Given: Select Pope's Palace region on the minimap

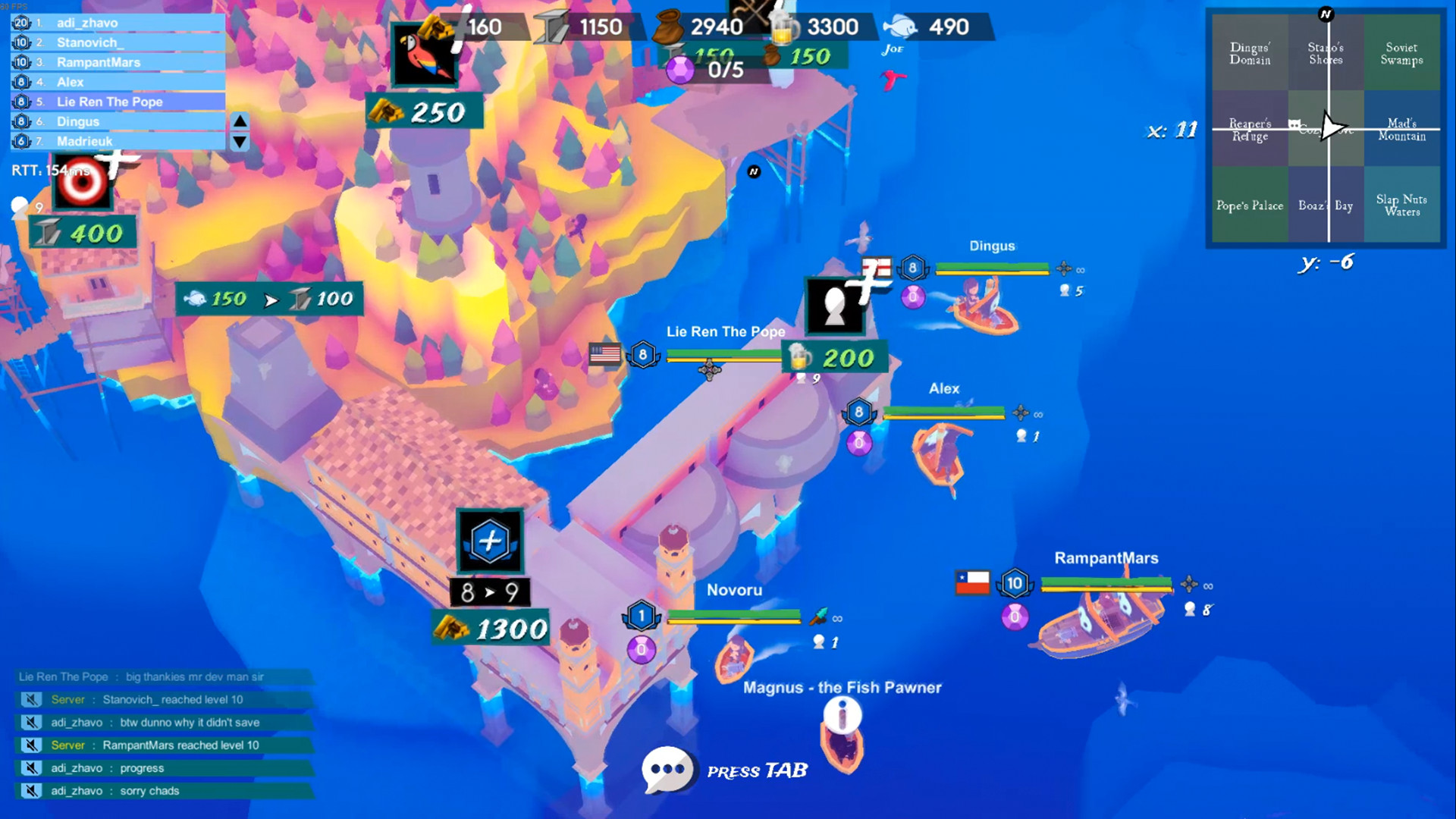Looking at the screenshot, I should (1250, 206).
